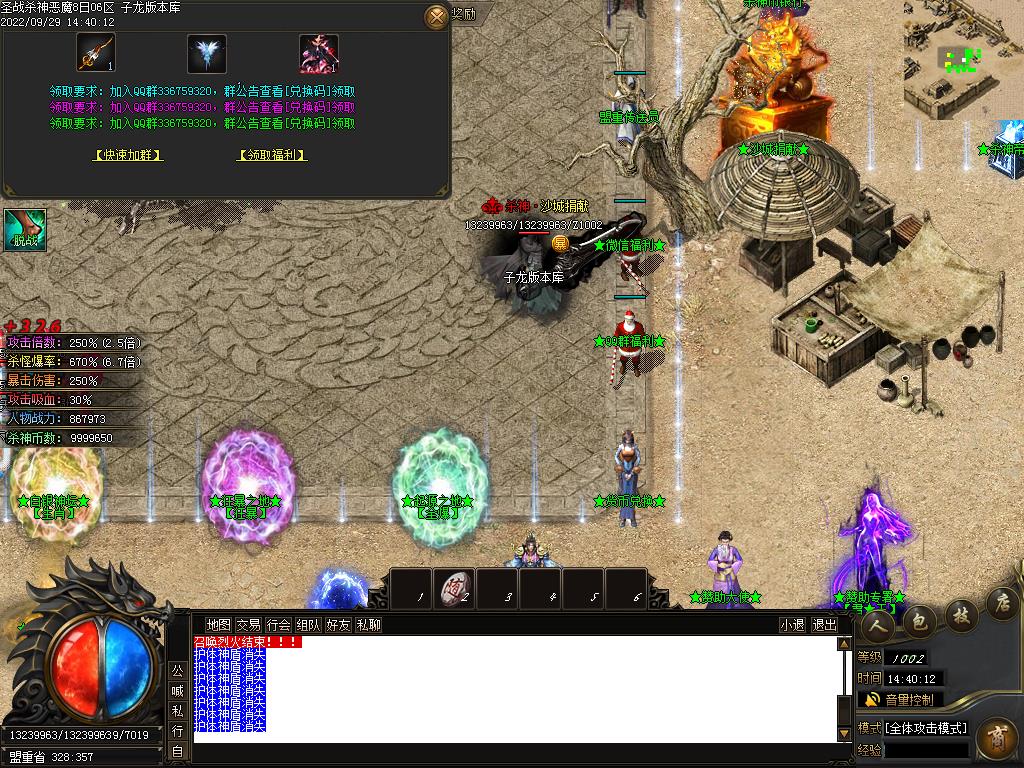Select the sword reward item icon
Image resolution: width=1024 pixels, height=768 pixels.
96,53
